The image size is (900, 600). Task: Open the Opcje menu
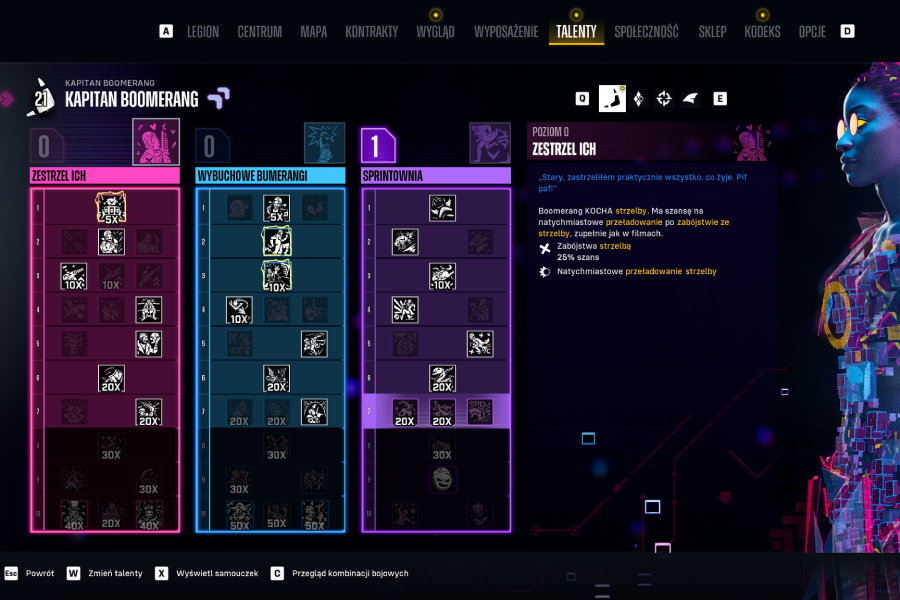(x=812, y=32)
